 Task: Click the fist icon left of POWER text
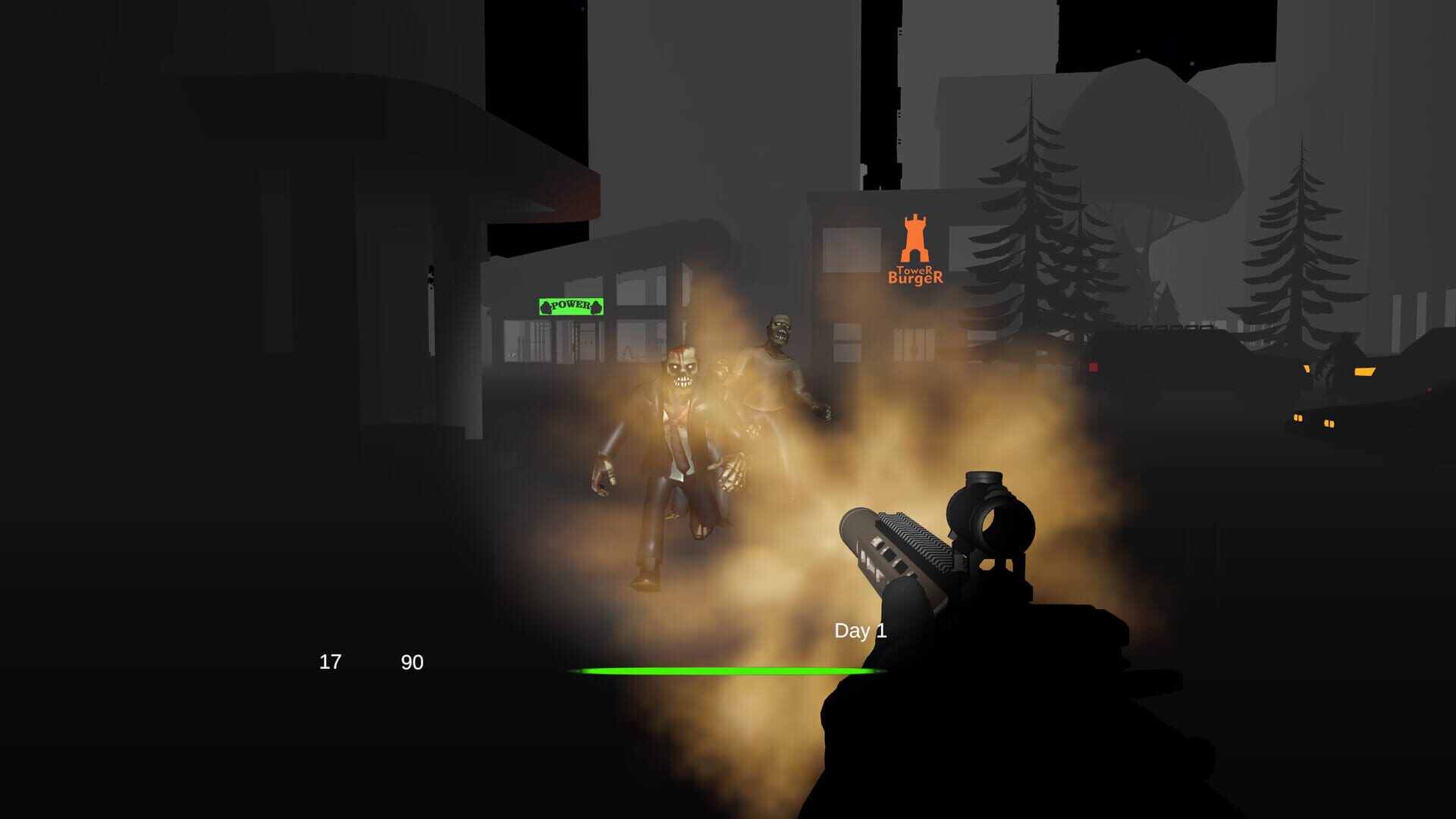pyautogui.click(x=545, y=307)
